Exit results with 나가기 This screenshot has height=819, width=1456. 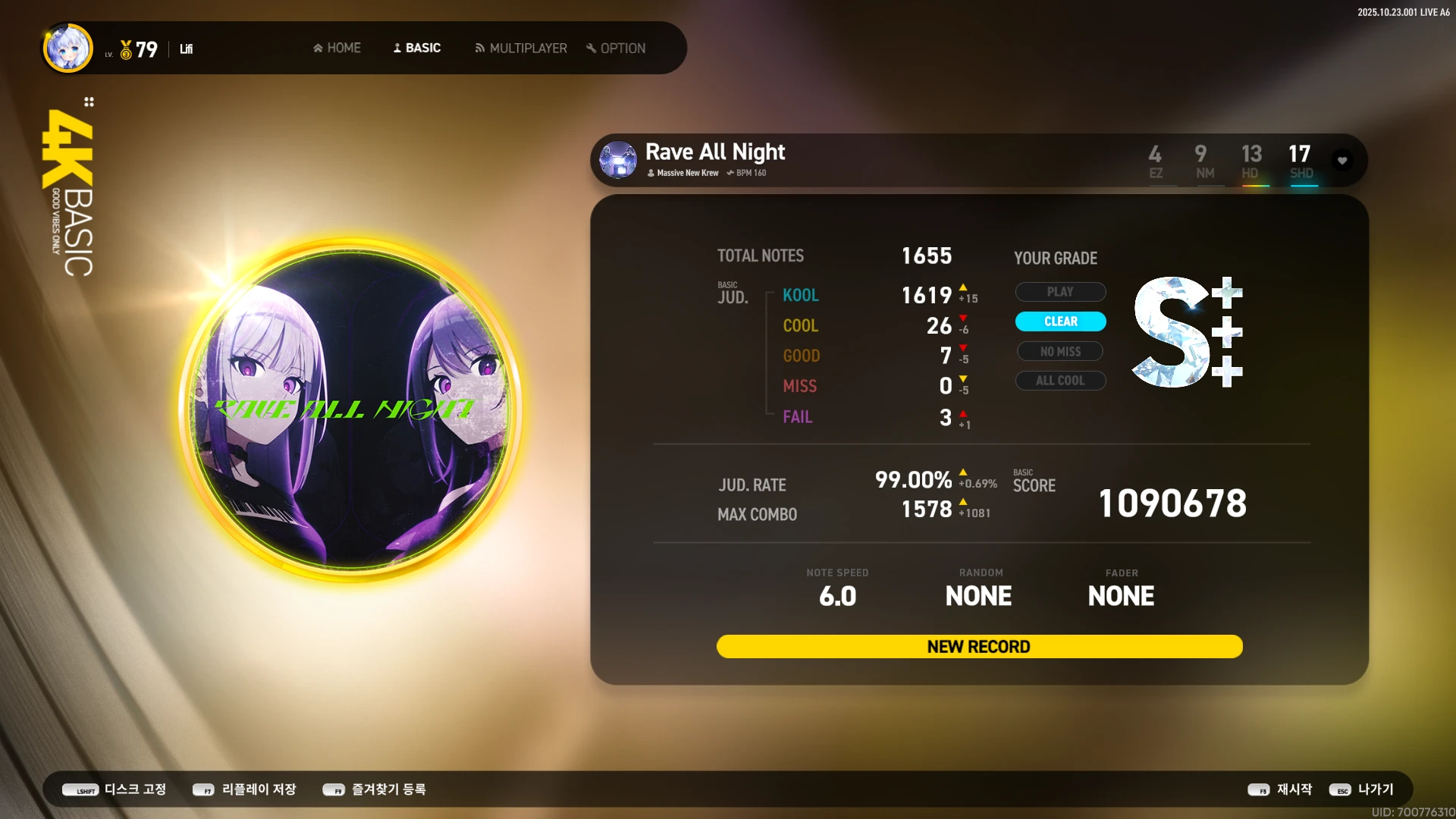pos(1362,789)
